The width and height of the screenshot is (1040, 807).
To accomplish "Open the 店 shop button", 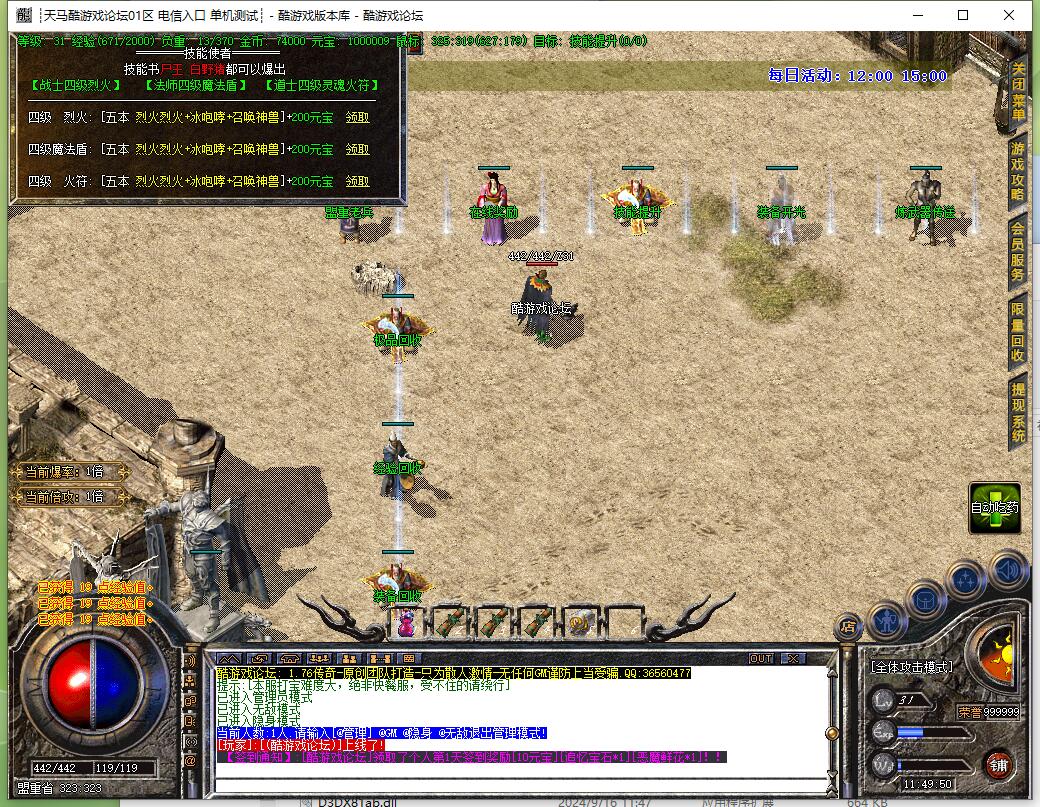I will [x=848, y=627].
